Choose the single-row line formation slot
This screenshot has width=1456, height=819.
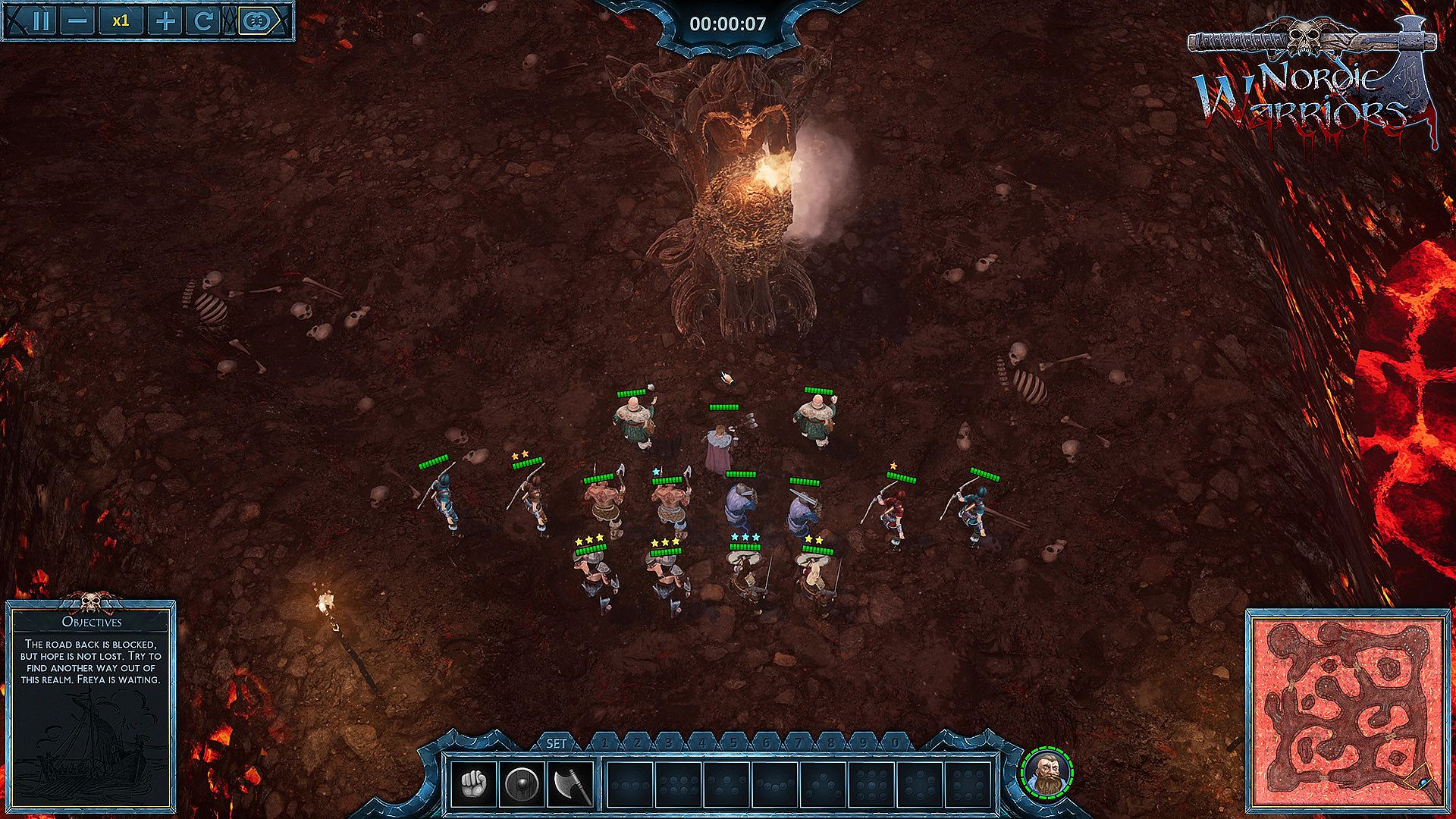630,785
